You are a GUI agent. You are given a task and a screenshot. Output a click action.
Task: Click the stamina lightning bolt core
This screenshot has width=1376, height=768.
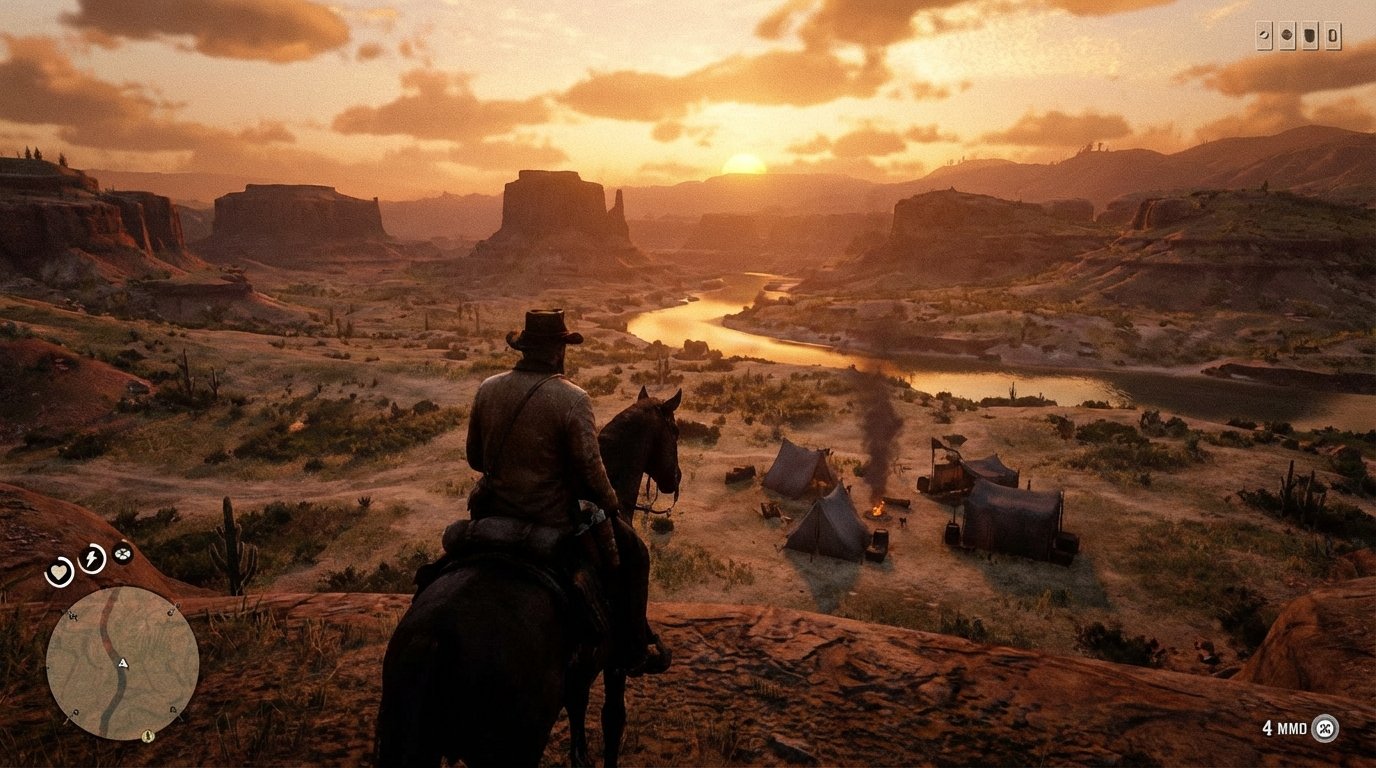(x=91, y=557)
